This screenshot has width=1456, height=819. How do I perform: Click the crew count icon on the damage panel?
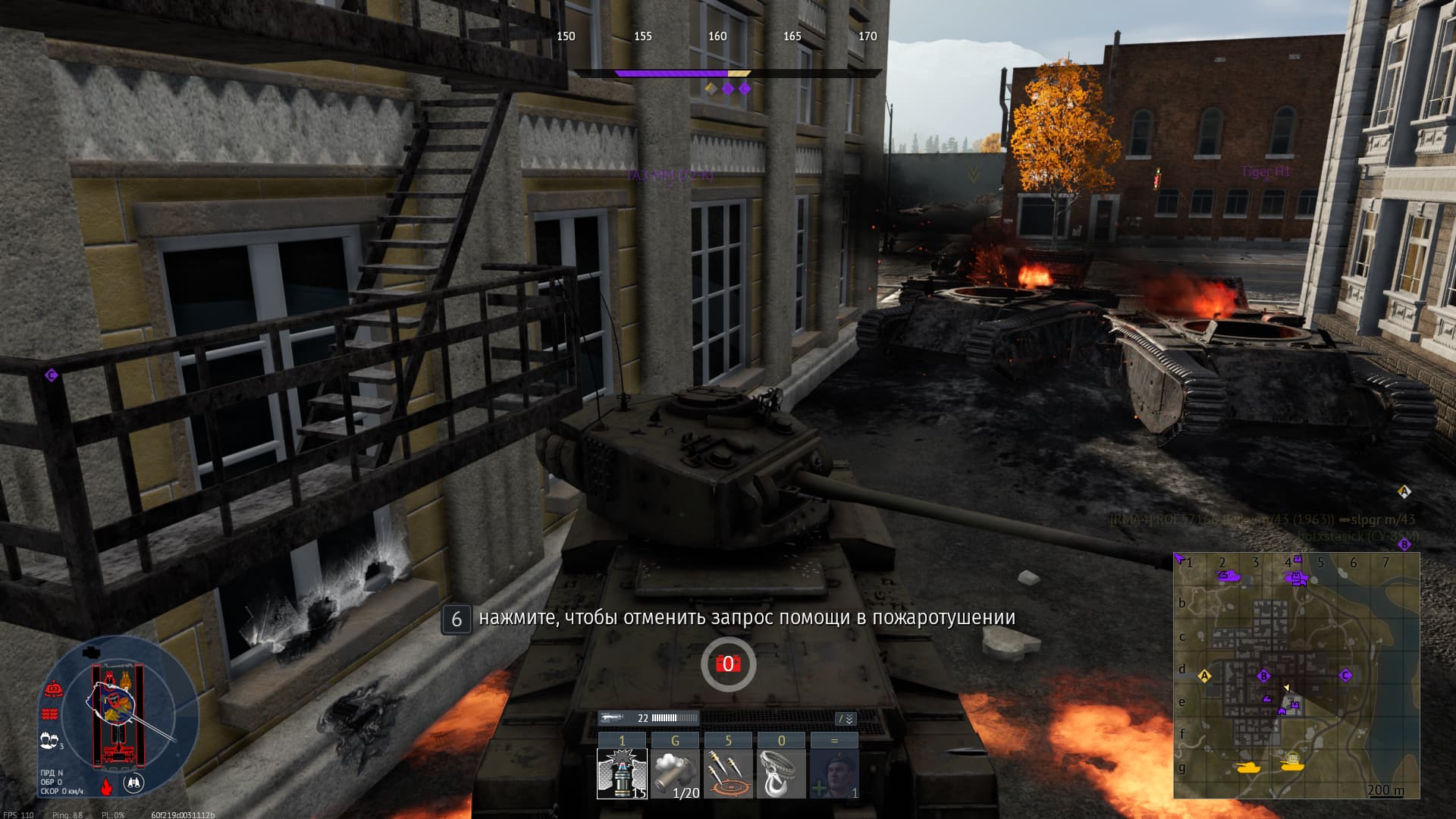pos(49,740)
